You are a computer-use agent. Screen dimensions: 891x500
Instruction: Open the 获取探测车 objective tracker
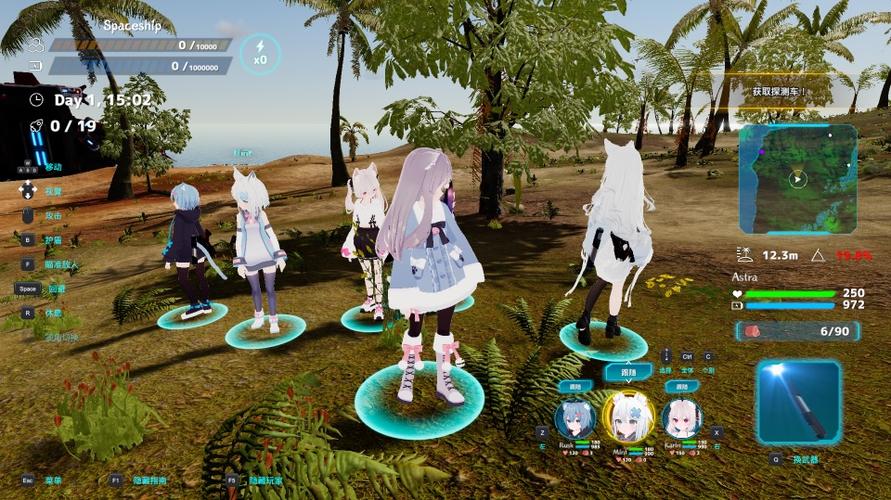coord(782,91)
